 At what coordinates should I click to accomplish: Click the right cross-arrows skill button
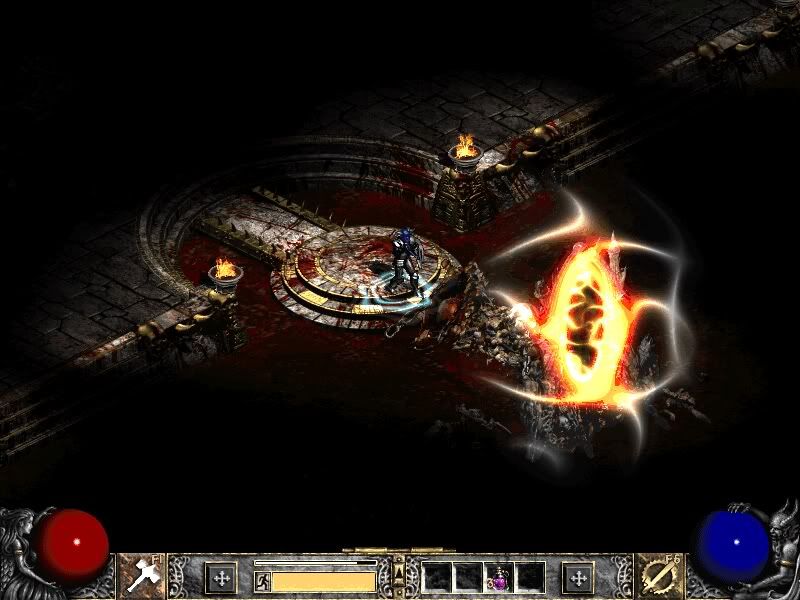tap(578, 577)
